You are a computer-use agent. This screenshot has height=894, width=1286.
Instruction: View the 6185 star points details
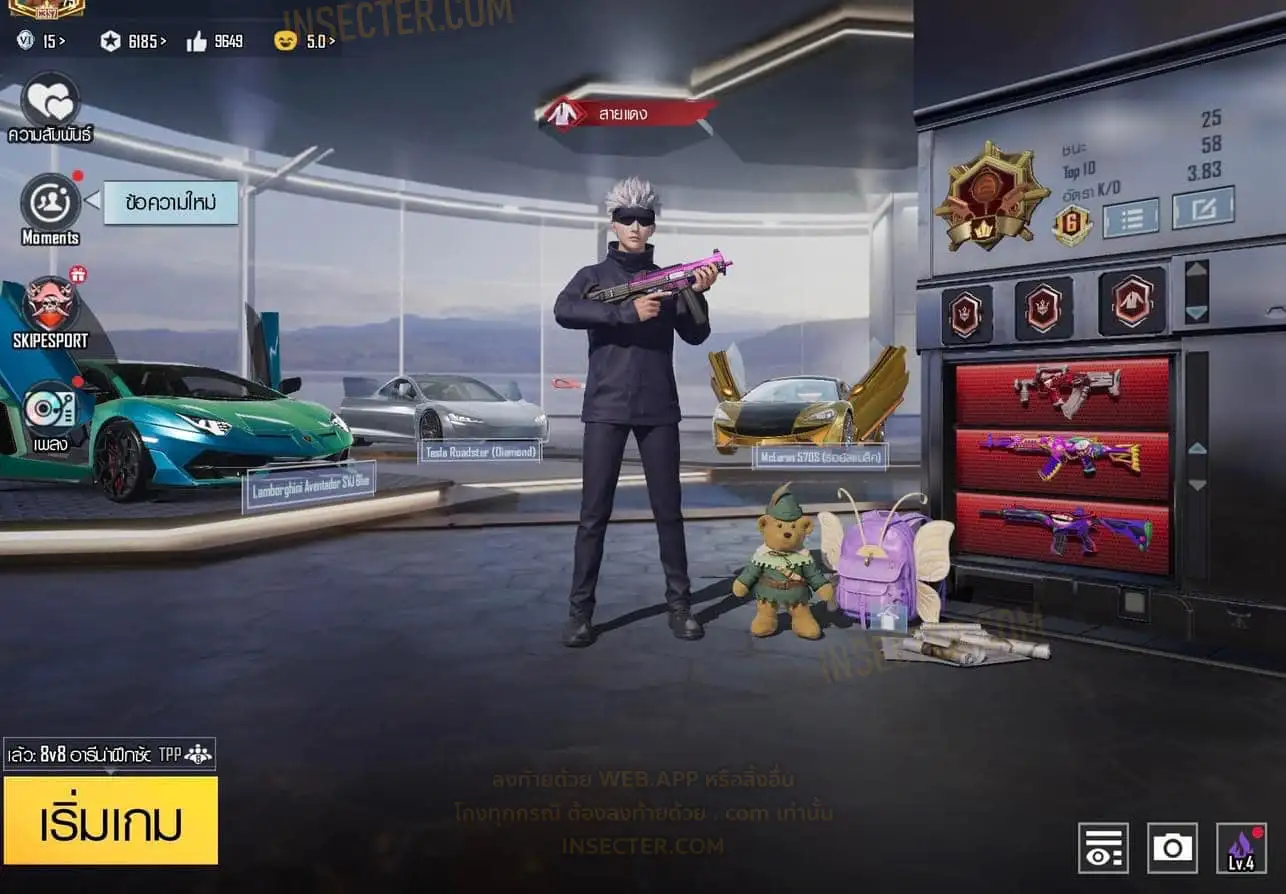(x=134, y=41)
